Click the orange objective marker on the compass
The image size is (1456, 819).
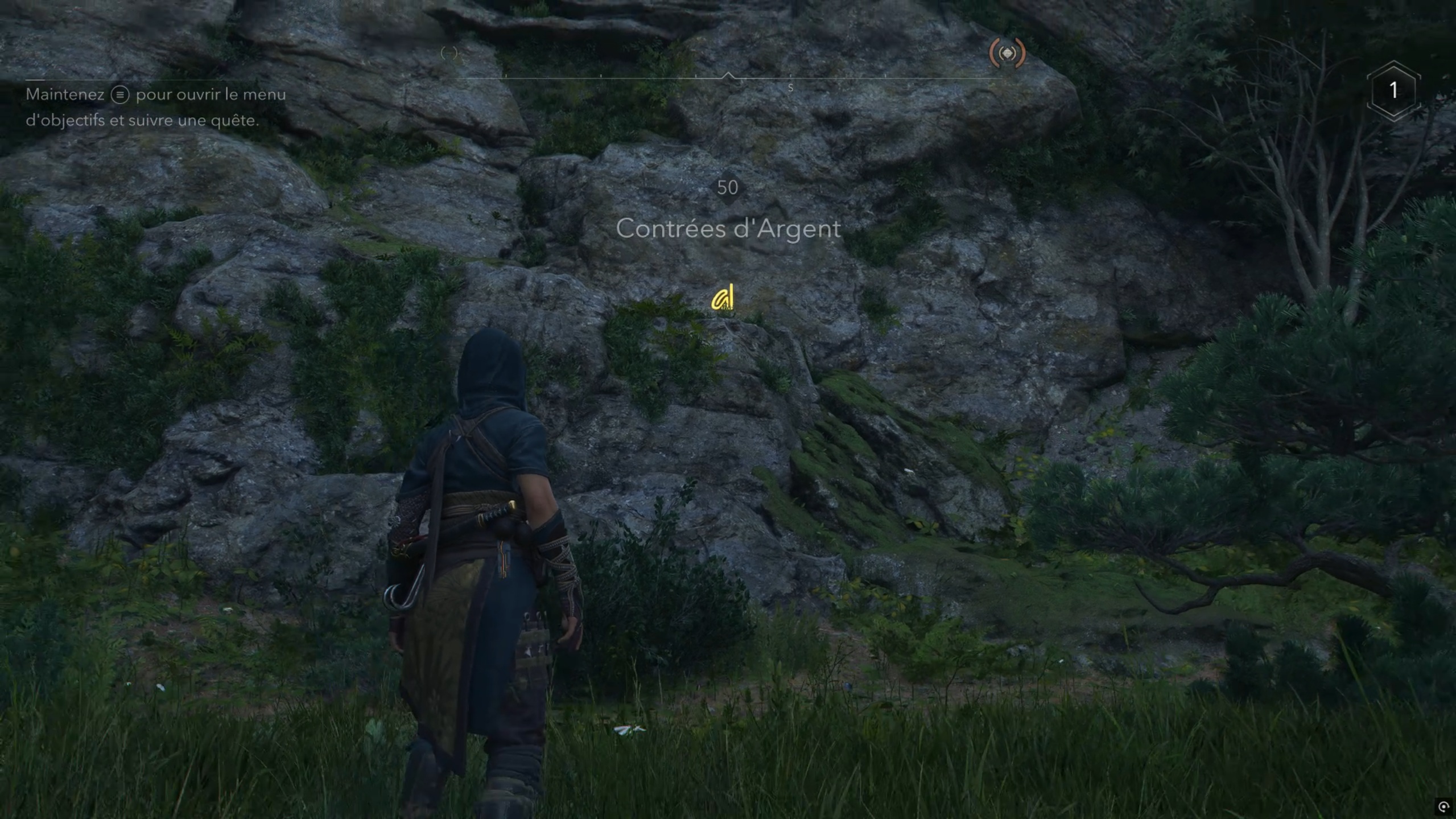point(1007,54)
